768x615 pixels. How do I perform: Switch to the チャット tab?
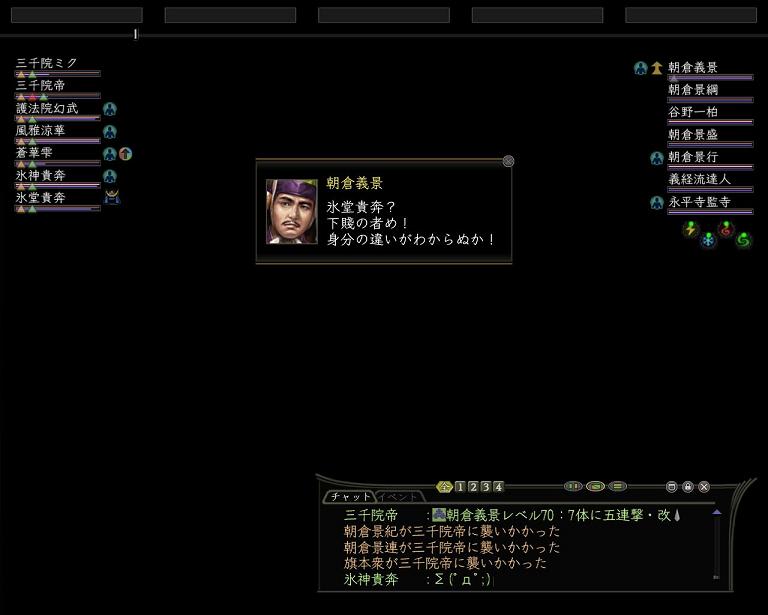click(x=348, y=497)
